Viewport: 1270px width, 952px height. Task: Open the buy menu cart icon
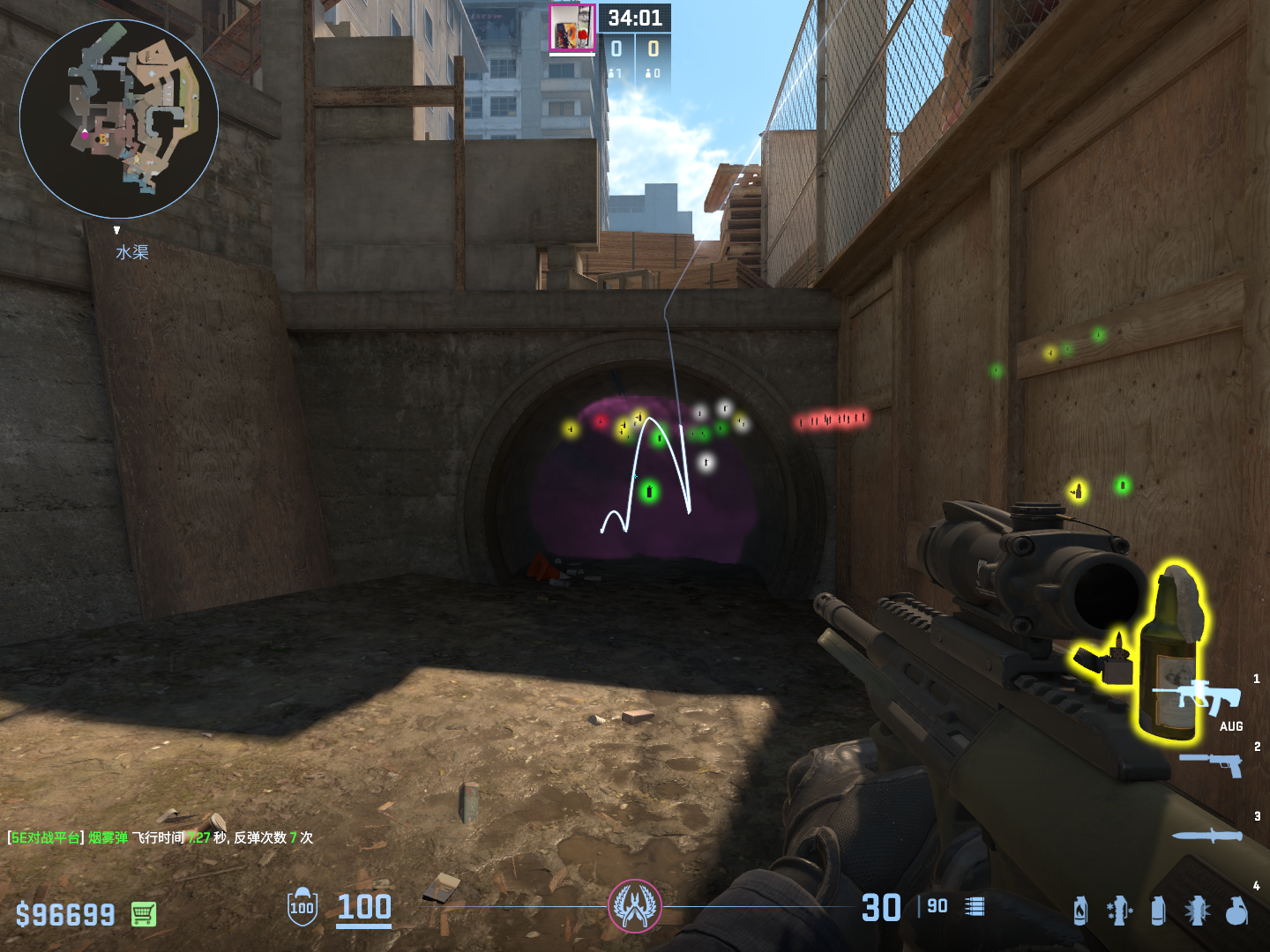coord(144,914)
